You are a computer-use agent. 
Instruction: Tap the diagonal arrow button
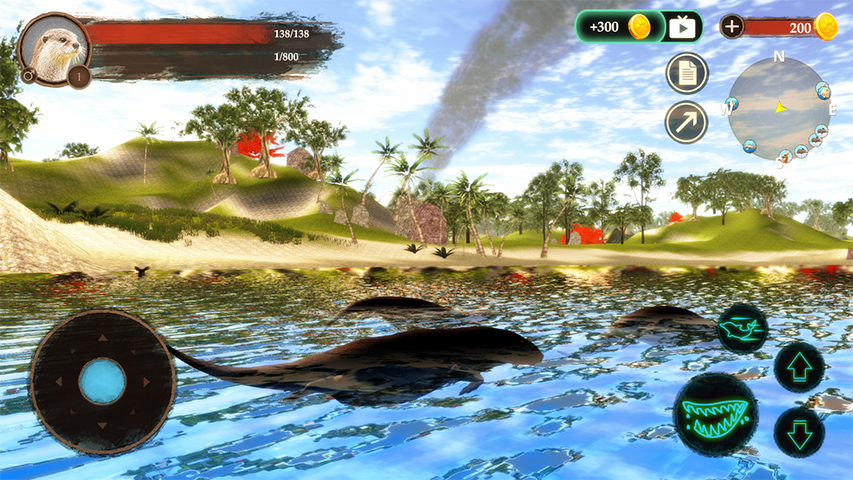pyautogui.click(x=687, y=122)
